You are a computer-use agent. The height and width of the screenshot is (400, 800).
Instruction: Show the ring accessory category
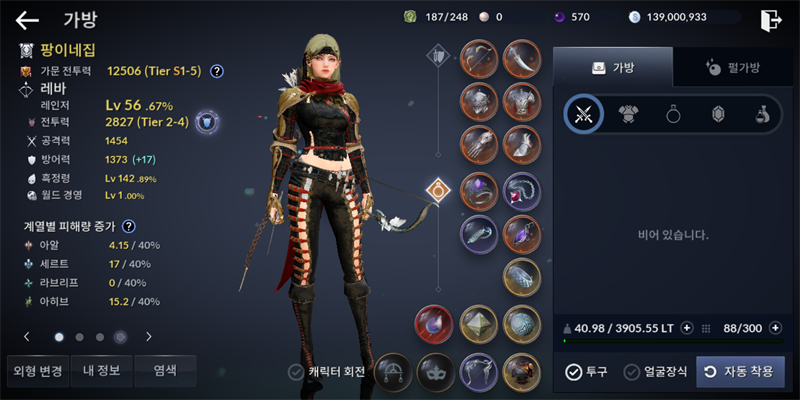tap(673, 115)
